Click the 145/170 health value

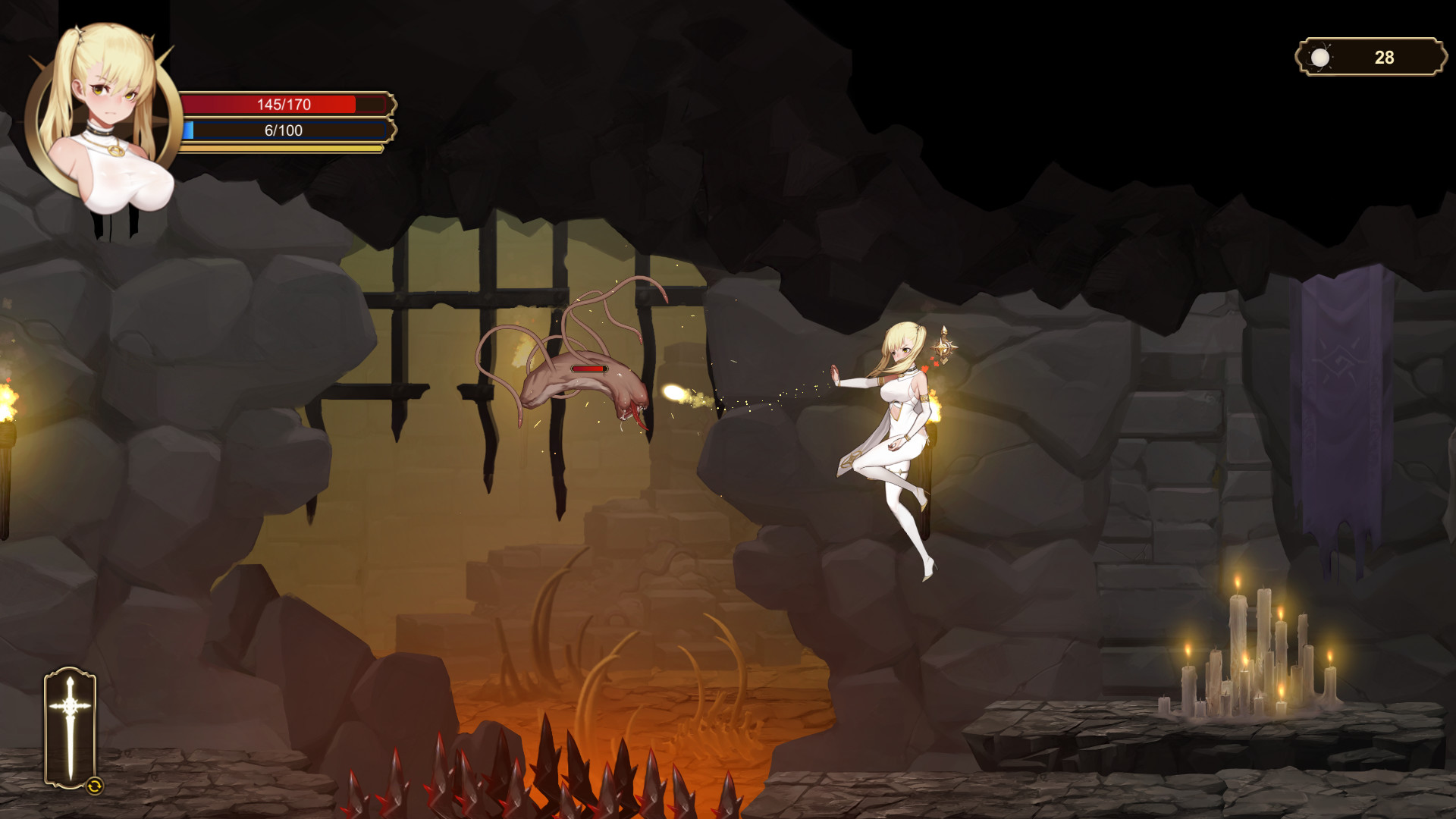click(x=284, y=105)
